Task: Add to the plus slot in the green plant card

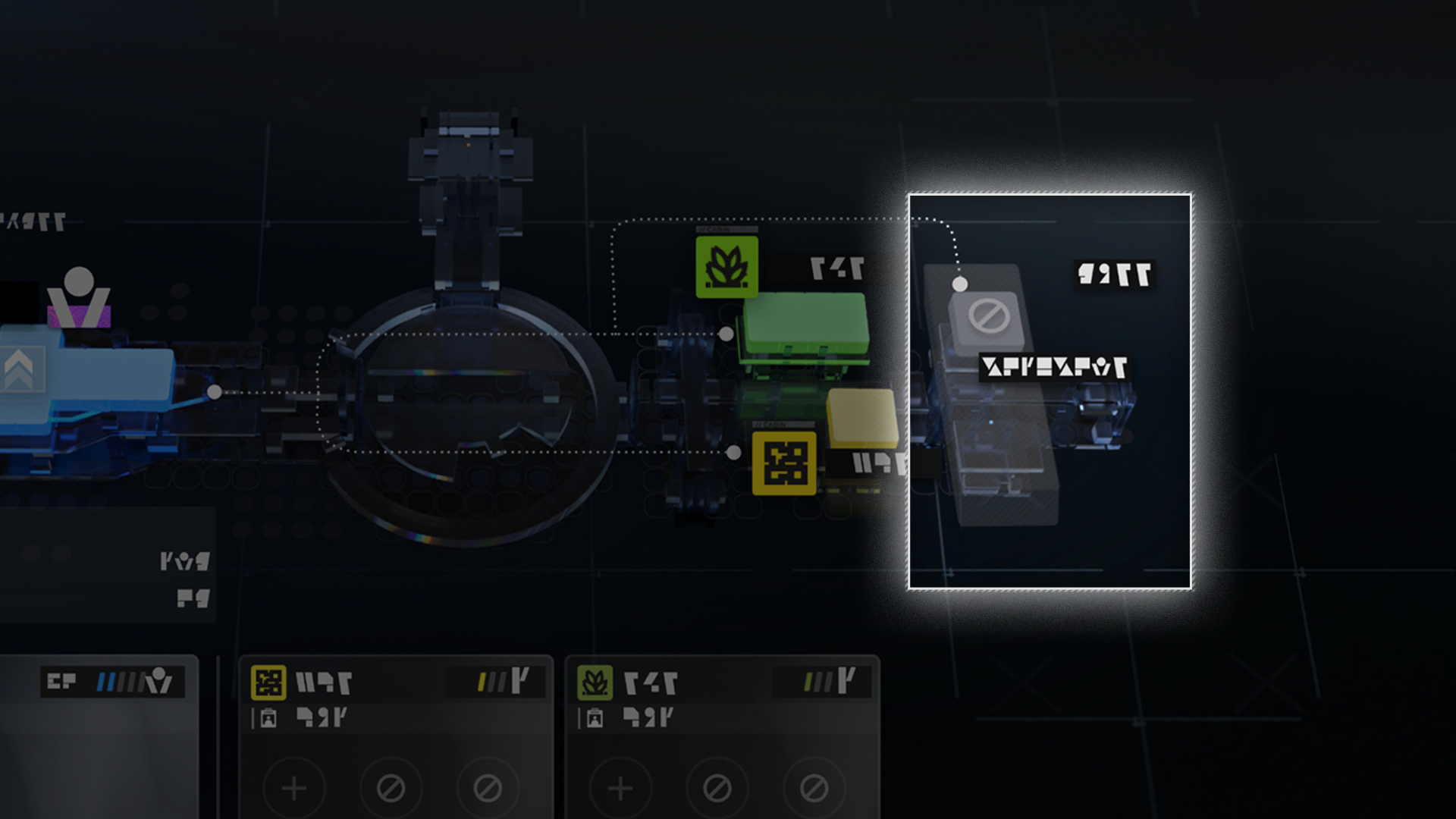Action: pos(620,789)
